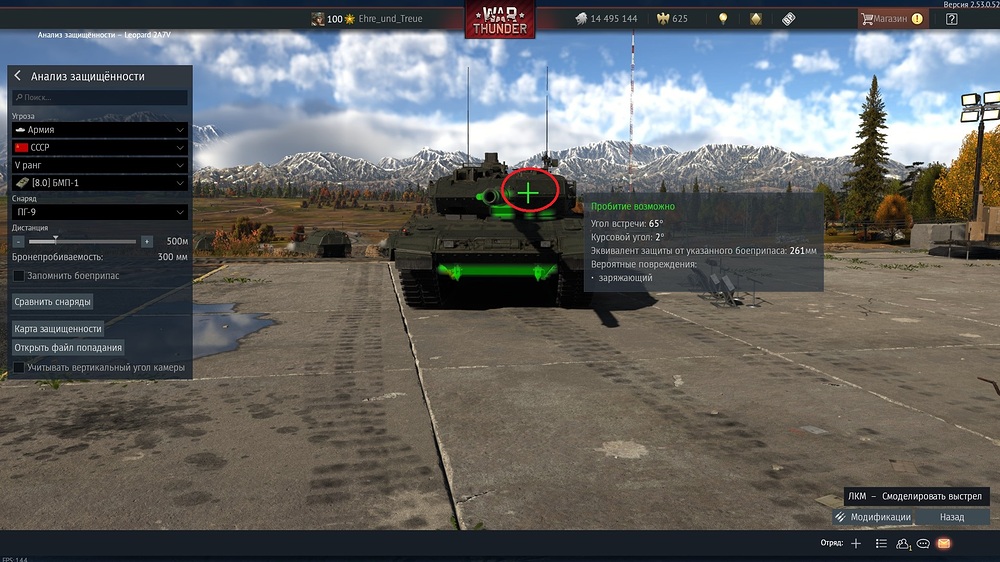The image size is (1000, 562).
Task: Open the СССР nation dropdown
Action: (100, 147)
